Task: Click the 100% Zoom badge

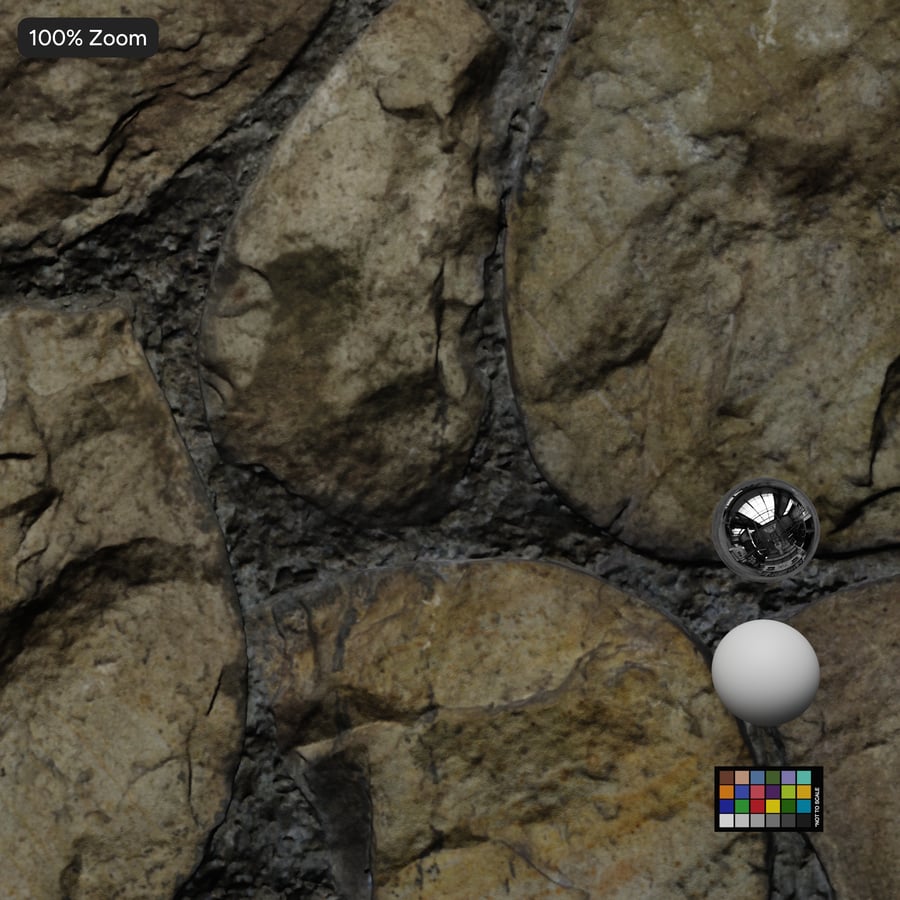Action: click(x=88, y=38)
